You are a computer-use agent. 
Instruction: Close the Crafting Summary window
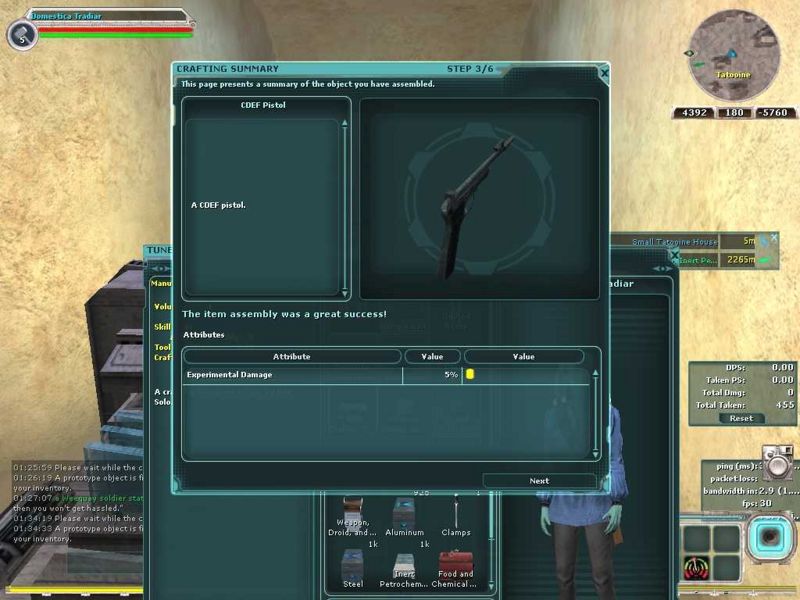[604, 72]
